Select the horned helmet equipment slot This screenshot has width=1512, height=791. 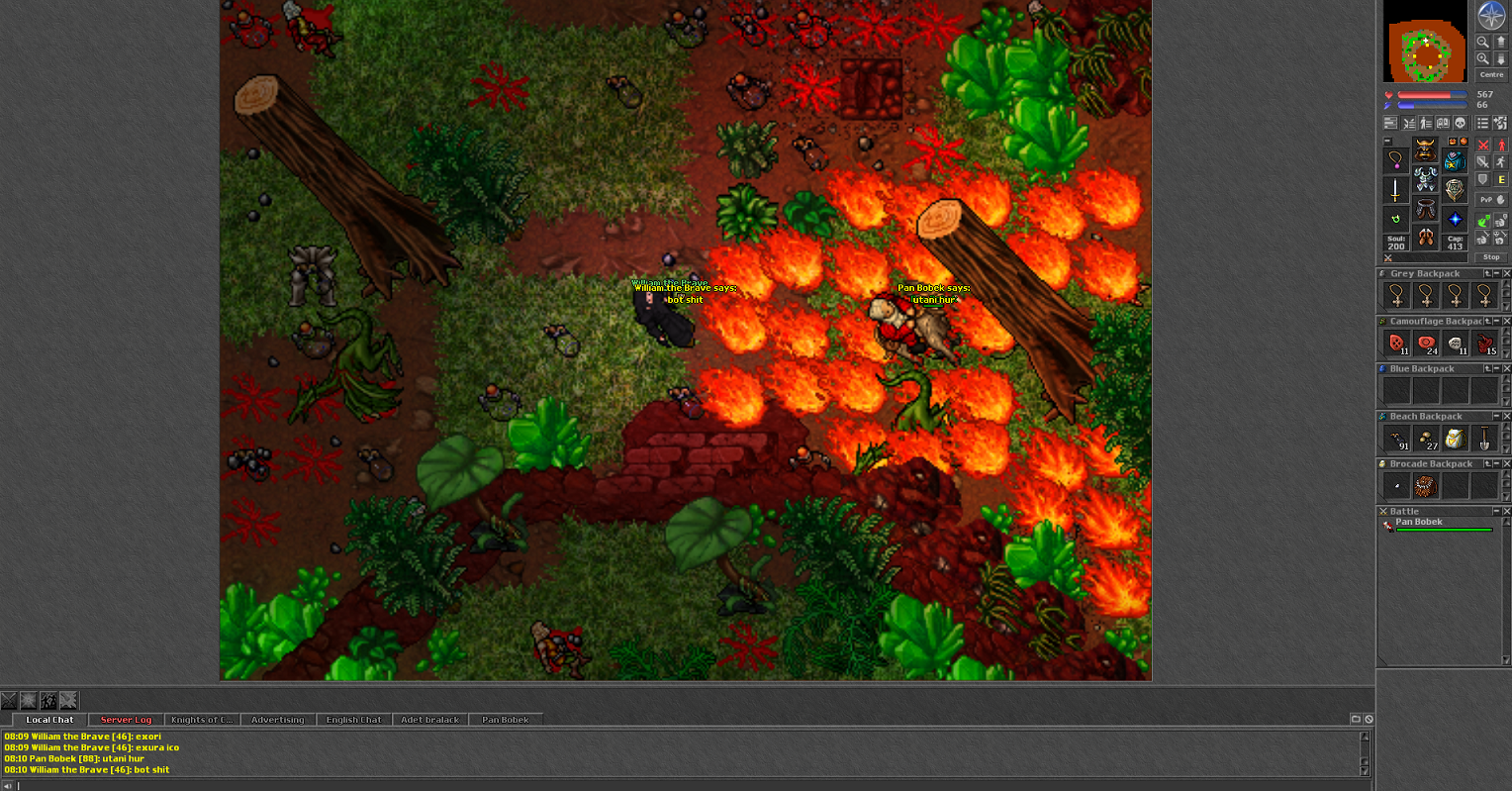(1425, 150)
